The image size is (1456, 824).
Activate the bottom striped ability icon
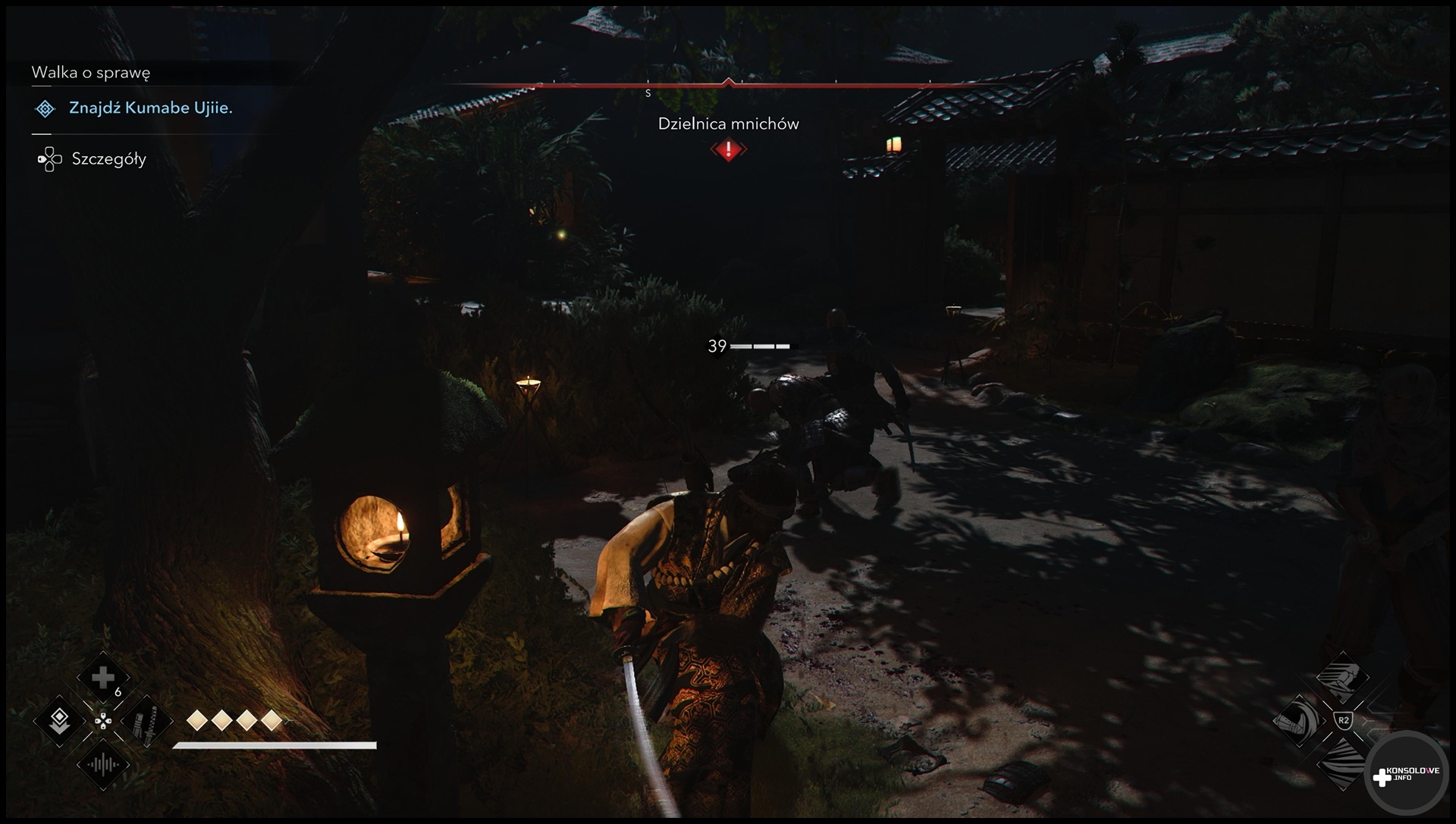tap(1342, 762)
